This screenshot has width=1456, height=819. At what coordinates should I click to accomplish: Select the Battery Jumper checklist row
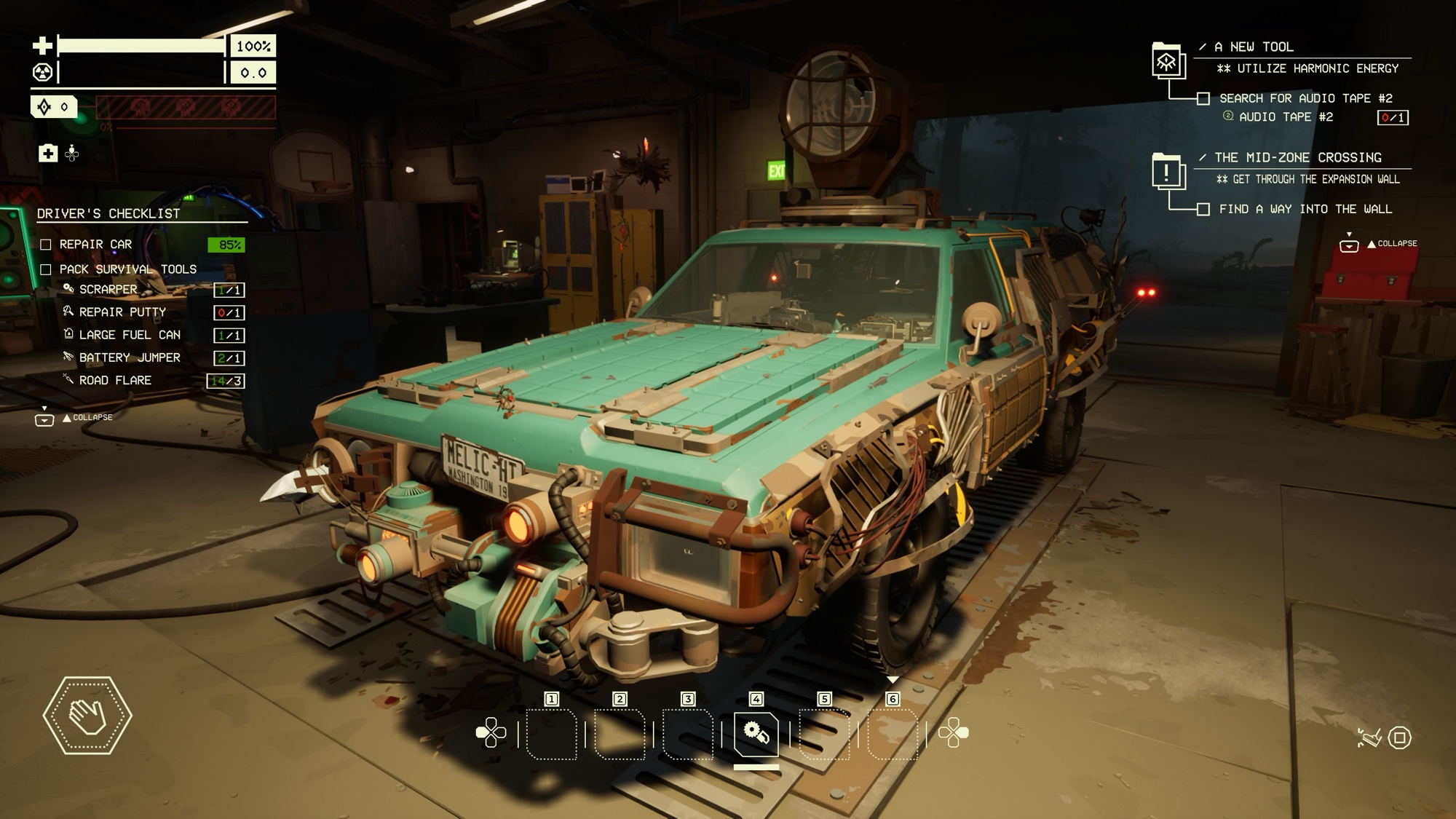click(129, 357)
